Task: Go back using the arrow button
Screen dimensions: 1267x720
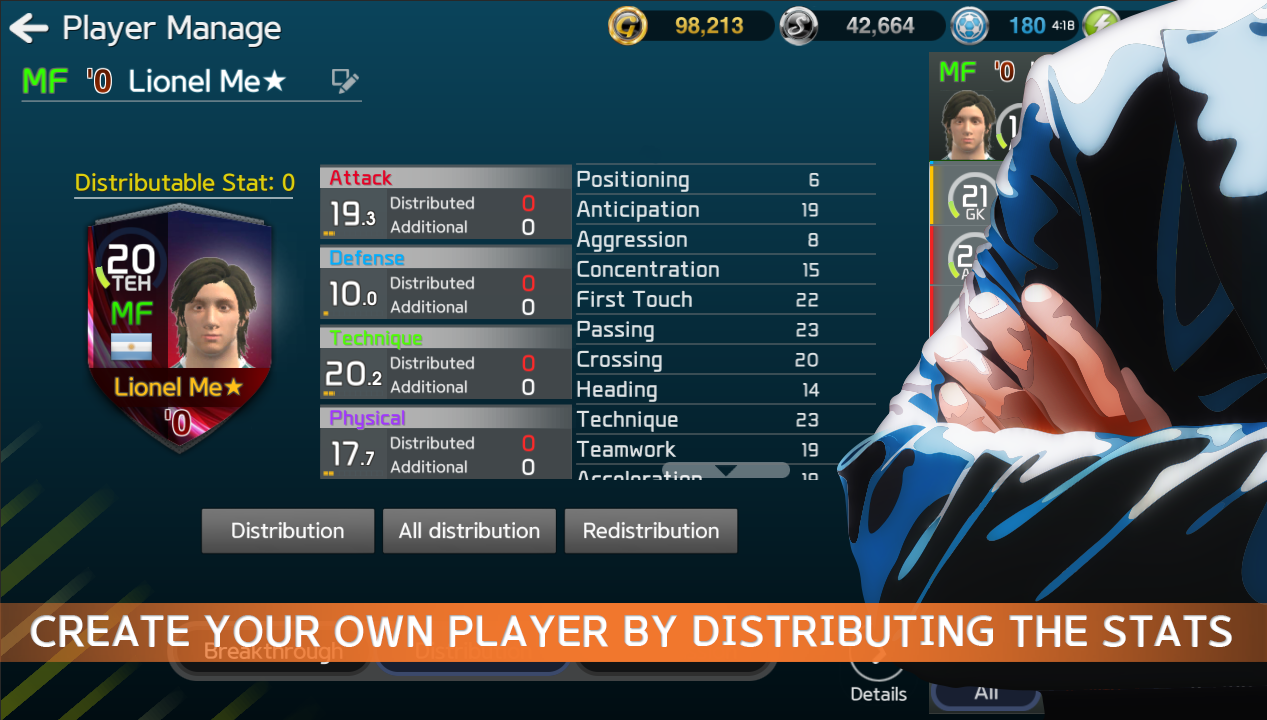Action: (x=29, y=28)
